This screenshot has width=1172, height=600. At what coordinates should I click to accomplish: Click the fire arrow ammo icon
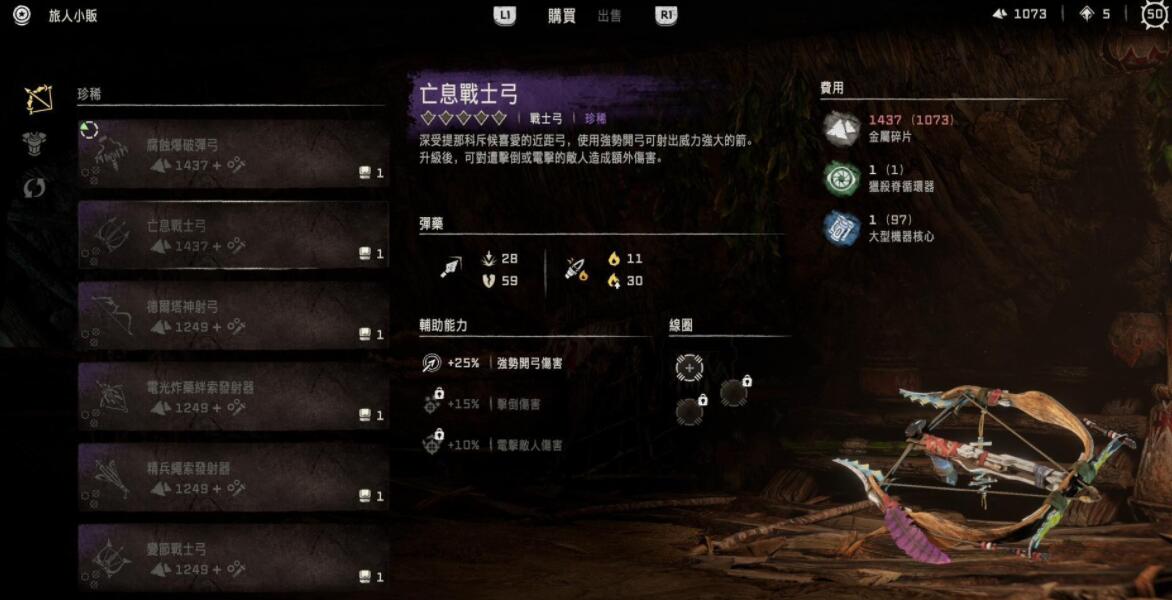(x=576, y=269)
